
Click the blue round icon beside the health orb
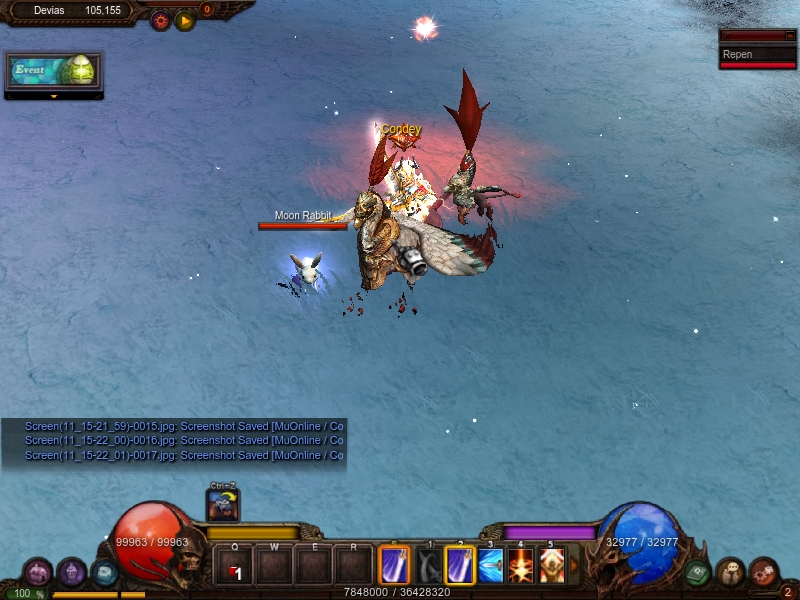click(104, 572)
